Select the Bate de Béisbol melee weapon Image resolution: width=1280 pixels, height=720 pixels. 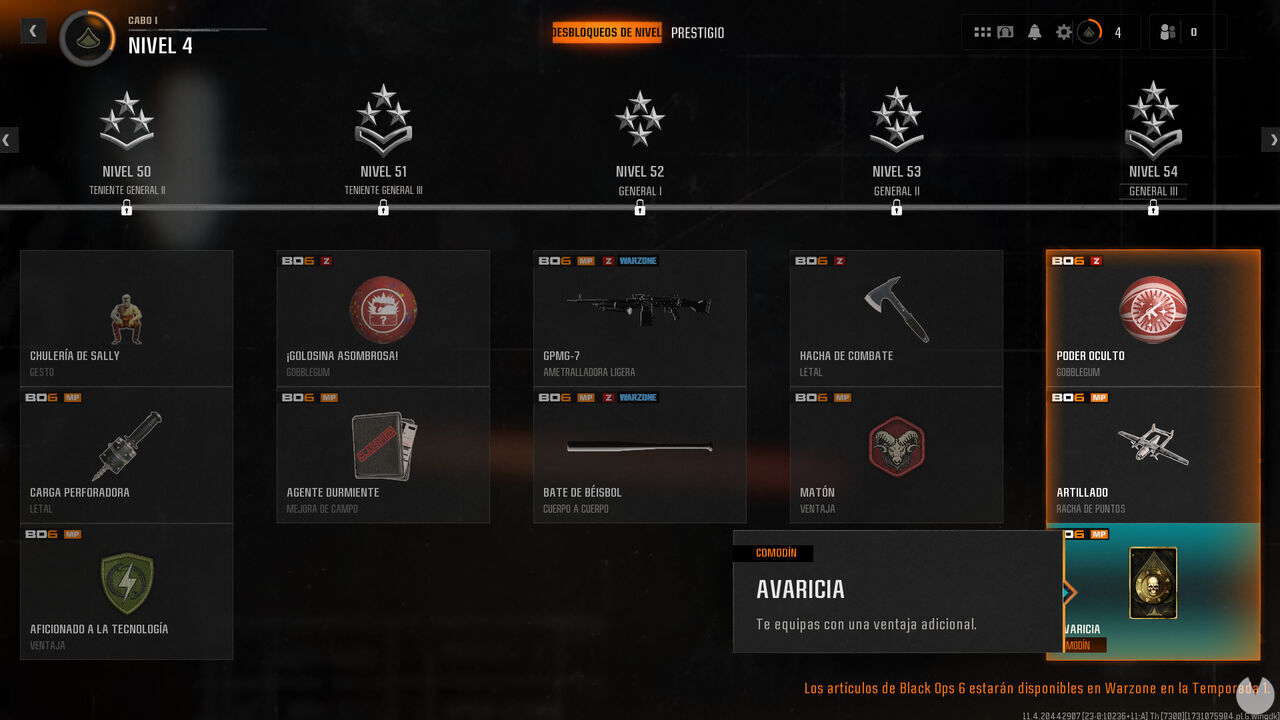(639, 445)
